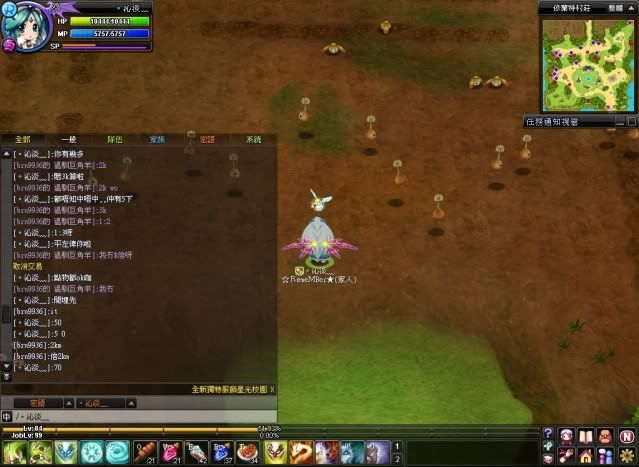
Task: Show the 密語 whisper chat tab
Action: (x=207, y=140)
